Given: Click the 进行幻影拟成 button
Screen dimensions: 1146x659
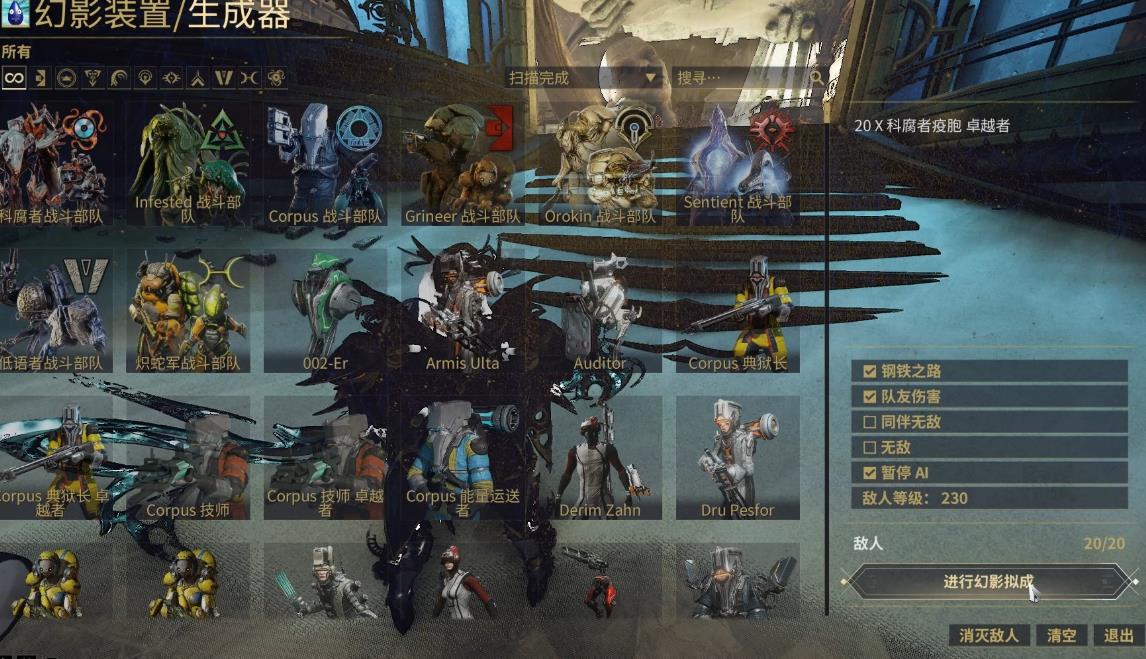Looking at the screenshot, I should click(x=988, y=582).
